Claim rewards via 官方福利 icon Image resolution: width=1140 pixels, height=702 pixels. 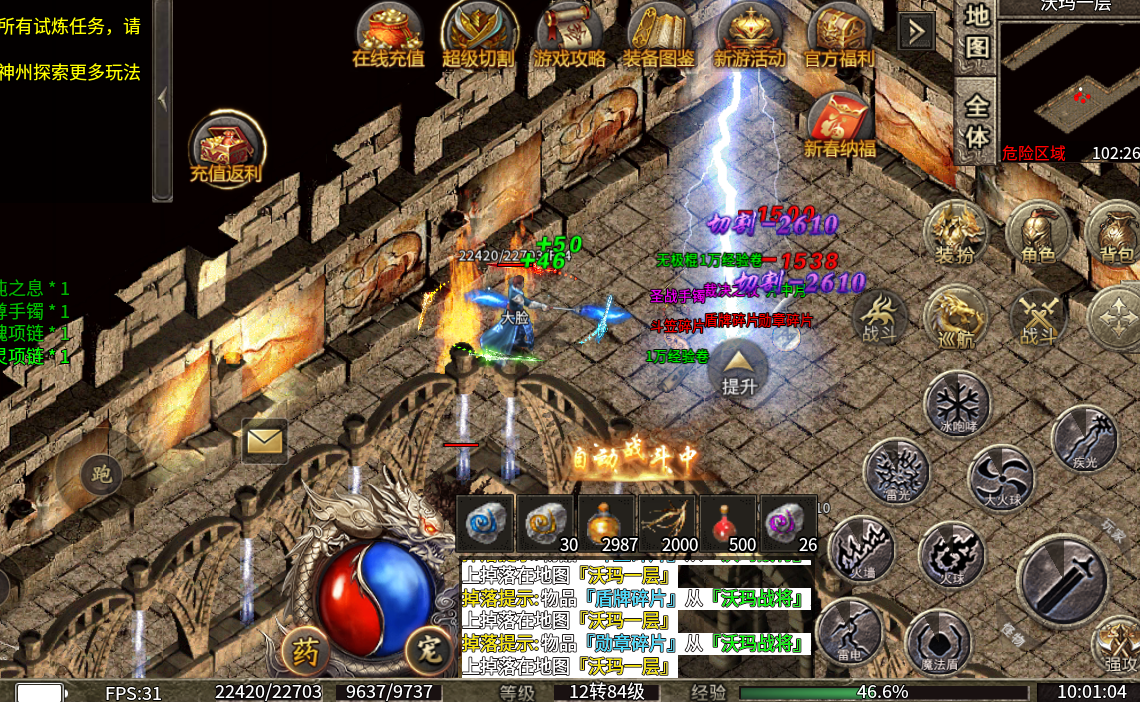840,35
